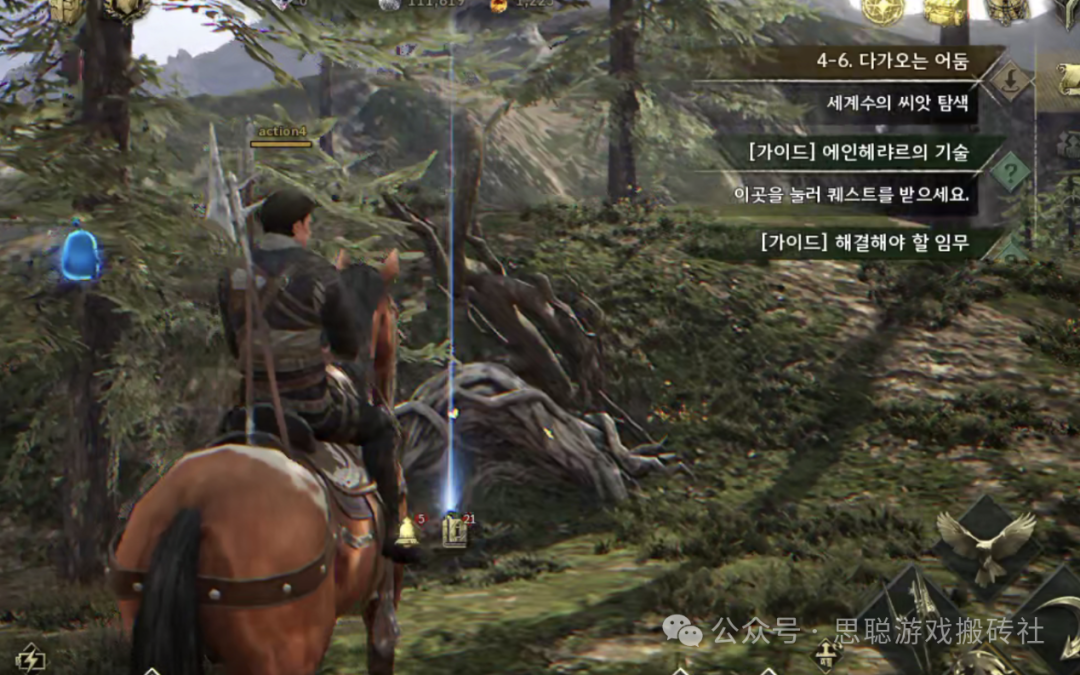Click the glowing blue bag icon
The height and width of the screenshot is (675, 1080).
tap(80, 256)
